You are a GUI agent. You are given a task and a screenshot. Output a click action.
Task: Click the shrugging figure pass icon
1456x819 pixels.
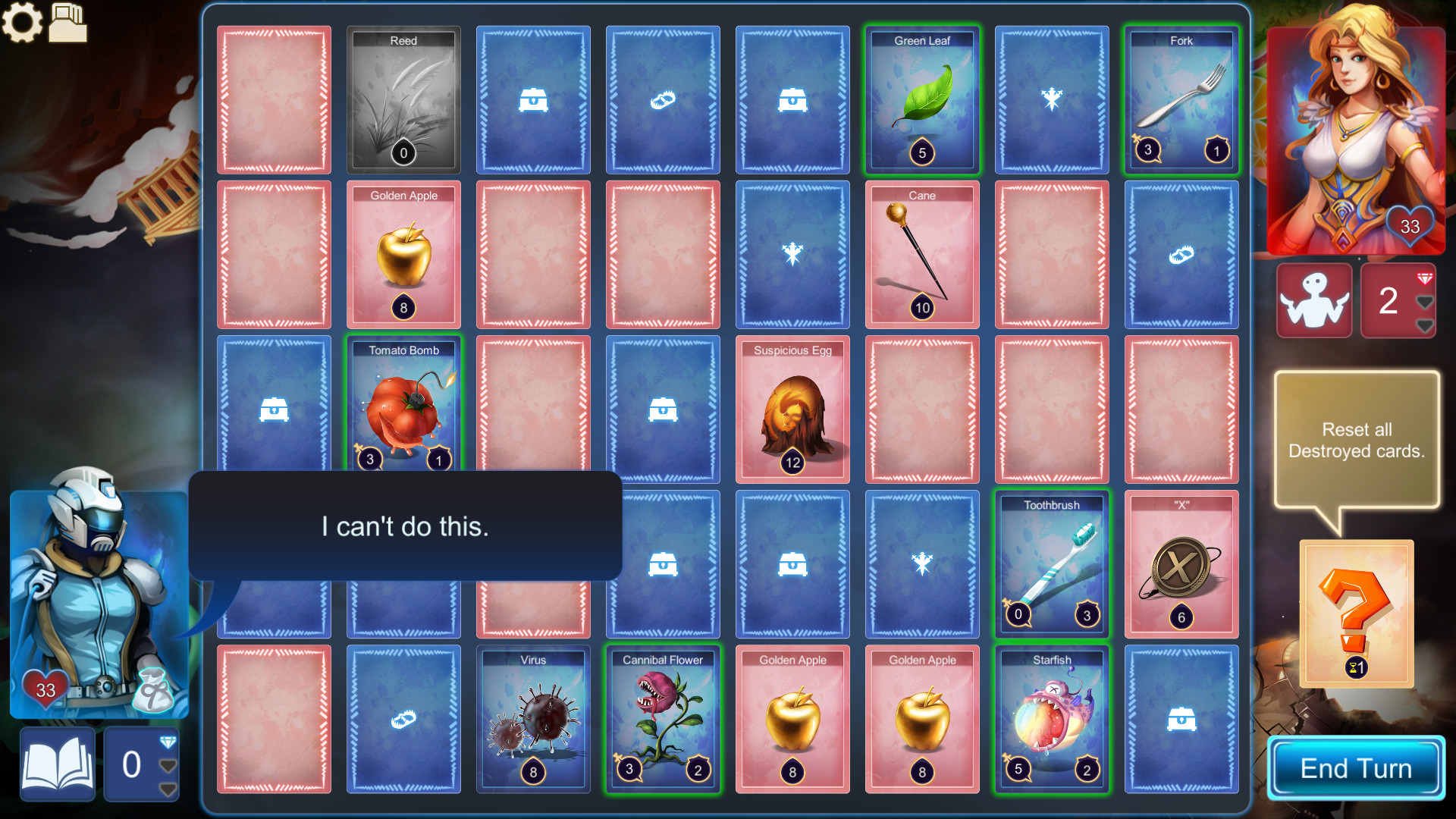coord(1314,300)
